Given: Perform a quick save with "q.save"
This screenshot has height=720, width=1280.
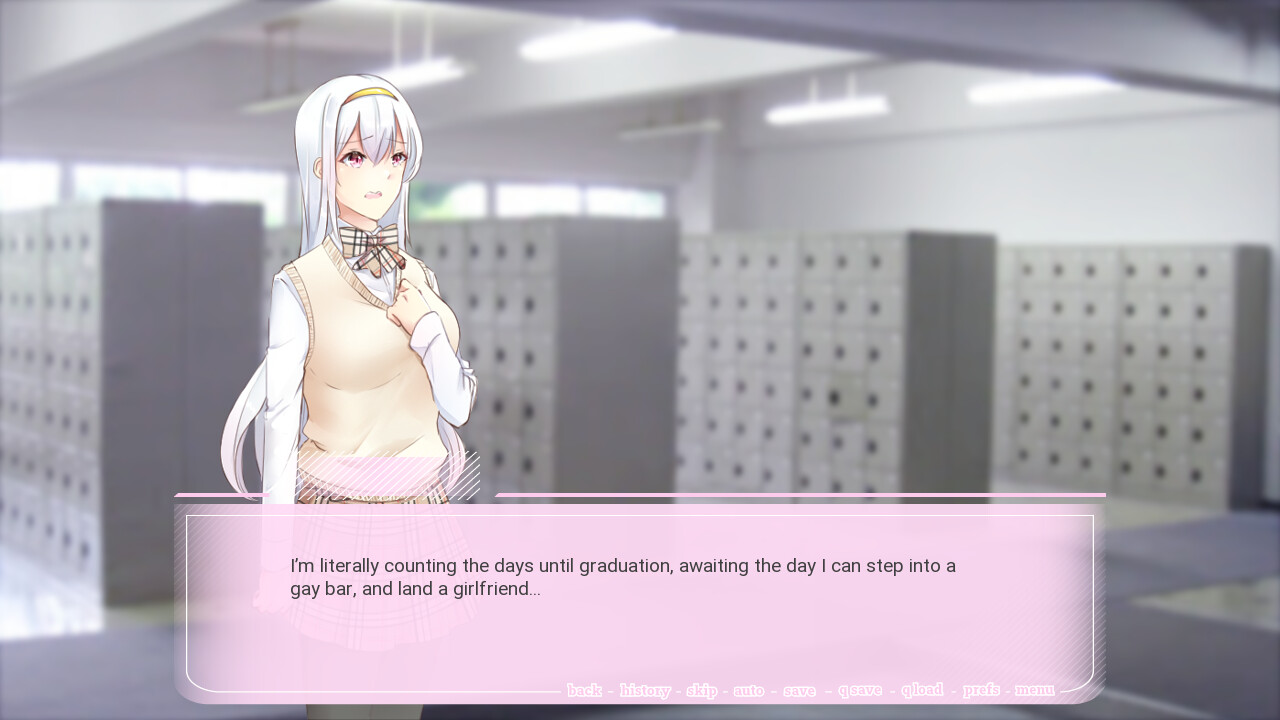Looking at the screenshot, I should click(x=860, y=690).
